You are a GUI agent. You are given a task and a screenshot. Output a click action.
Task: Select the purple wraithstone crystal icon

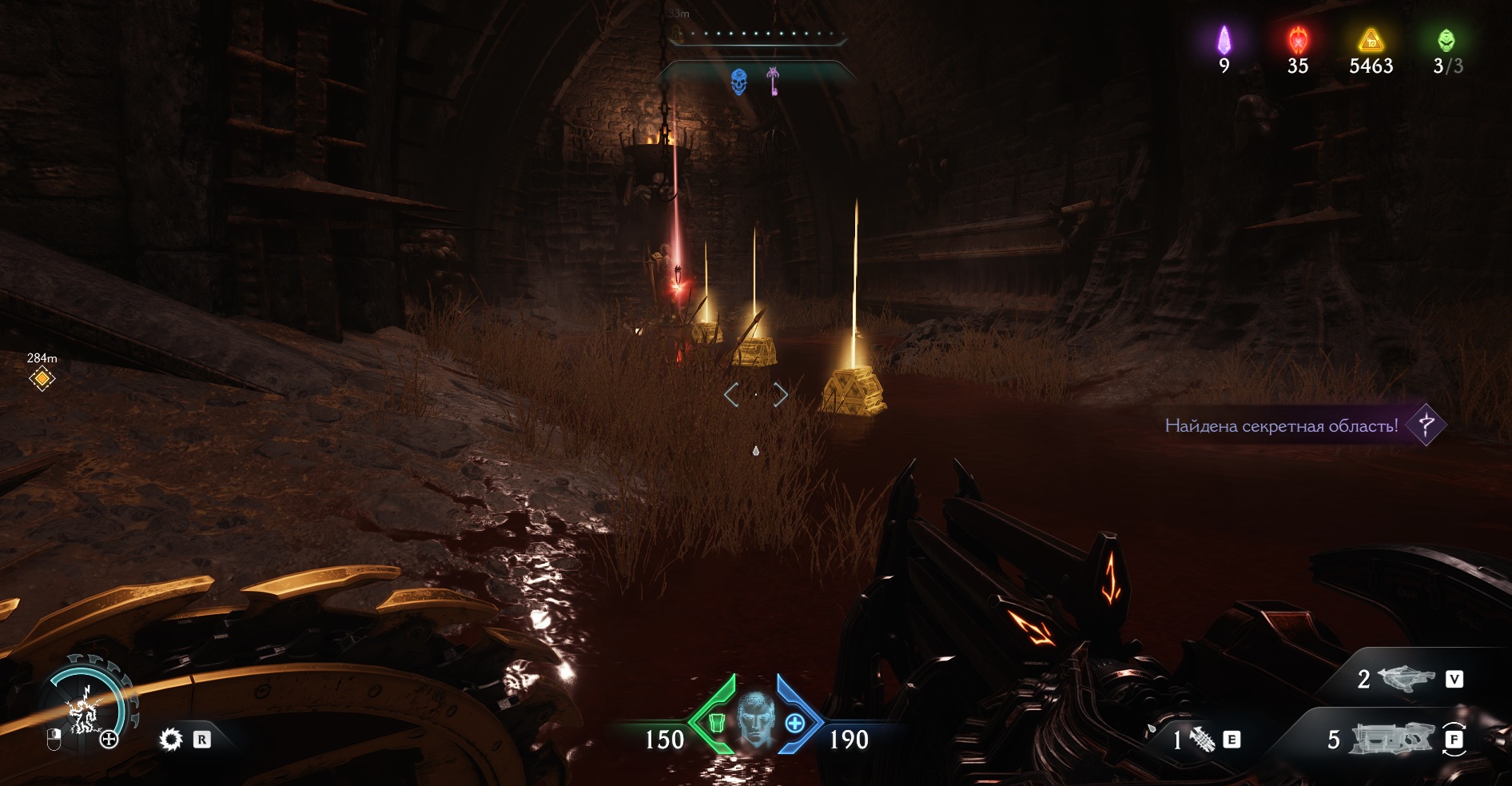(x=1224, y=40)
